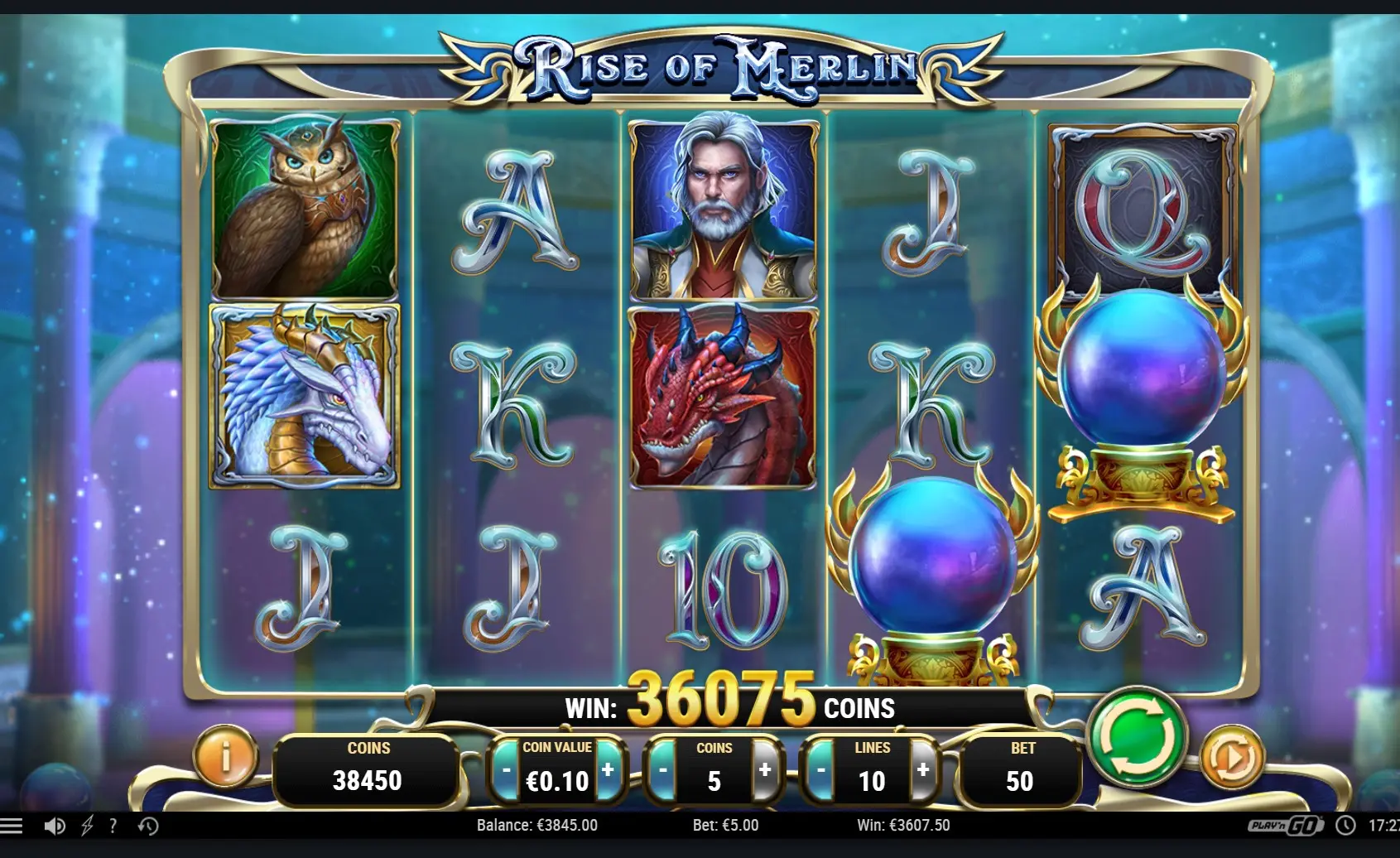
Task: Open the hamburger menu
Action: [x=12, y=826]
